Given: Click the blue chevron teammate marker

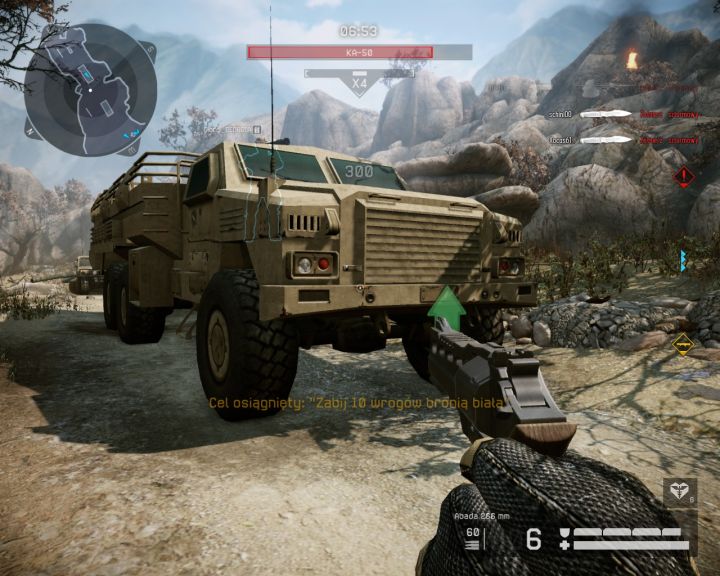Looking at the screenshot, I should tap(684, 261).
